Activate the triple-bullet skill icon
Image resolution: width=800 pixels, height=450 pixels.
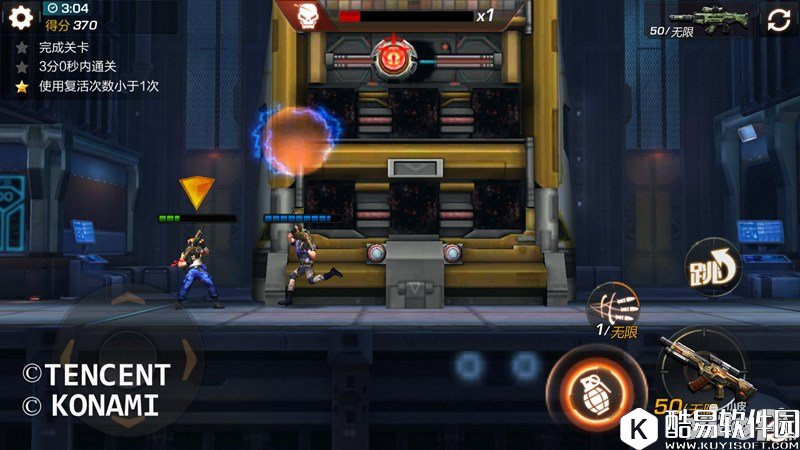pyautogui.click(x=613, y=306)
